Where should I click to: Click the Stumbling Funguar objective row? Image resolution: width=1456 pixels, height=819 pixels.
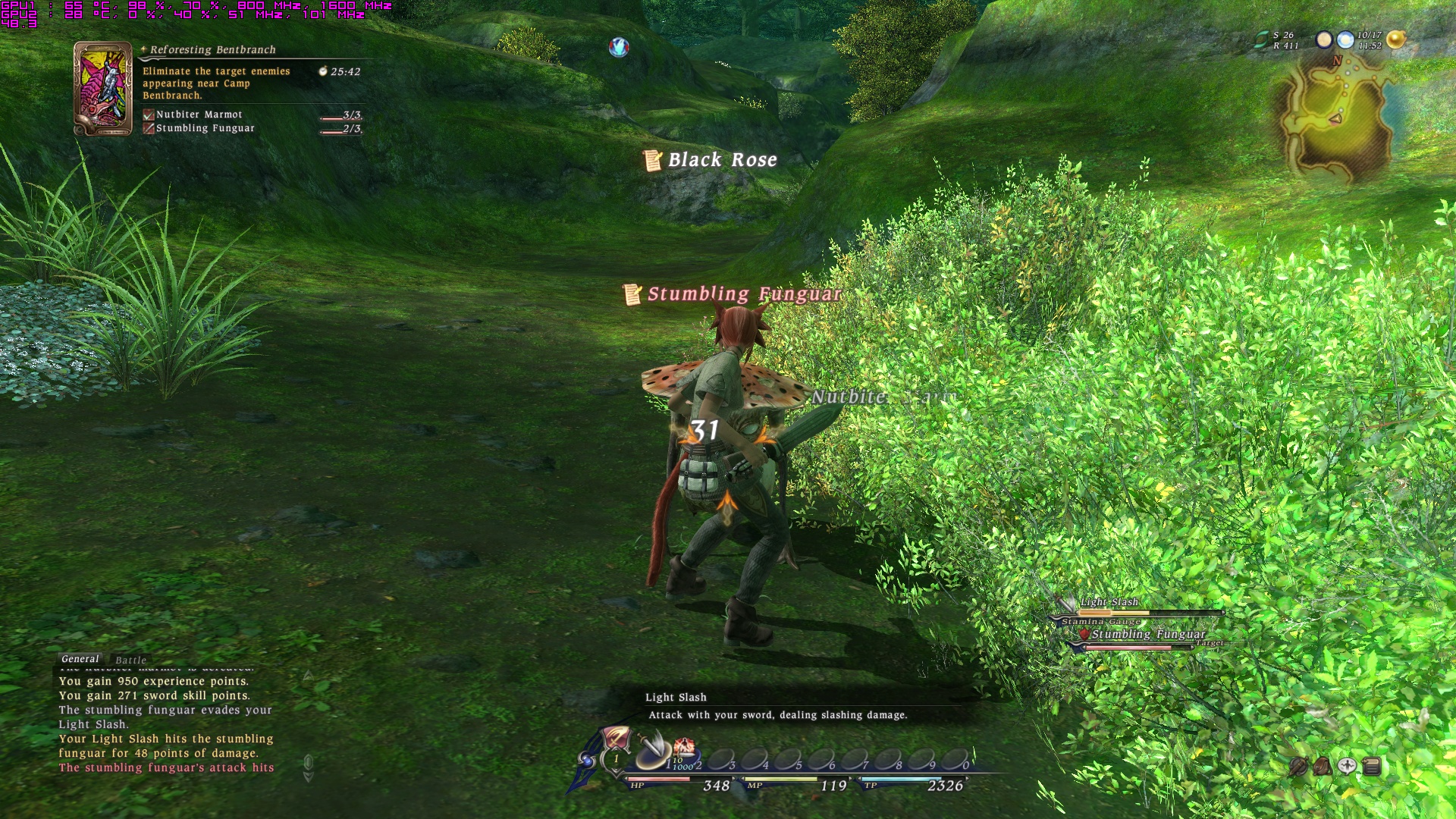pyautogui.click(x=205, y=128)
